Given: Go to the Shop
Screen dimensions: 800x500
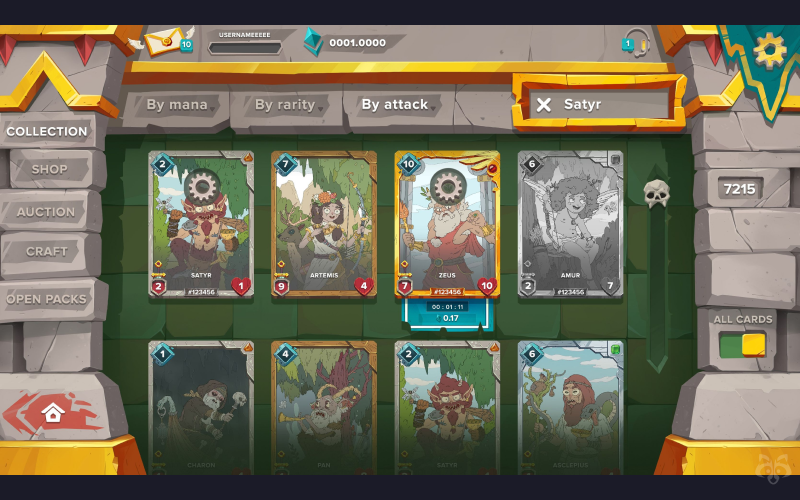Looking at the screenshot, I should click(x=49, y=169).
